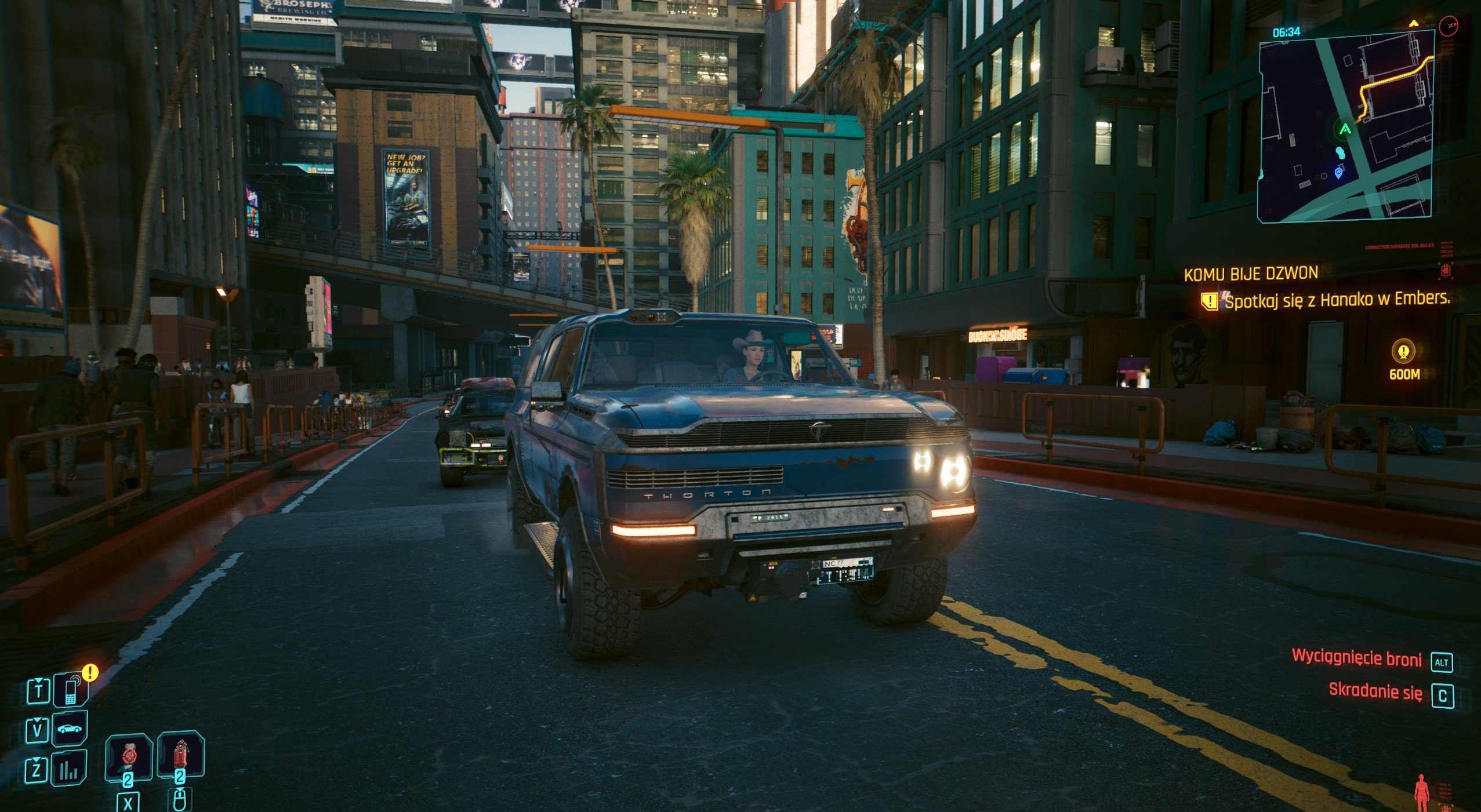The image size is (1481, 812).
Task: Click the yellow 600M objective waypoint marker
Action: (x=1403, y=351)
